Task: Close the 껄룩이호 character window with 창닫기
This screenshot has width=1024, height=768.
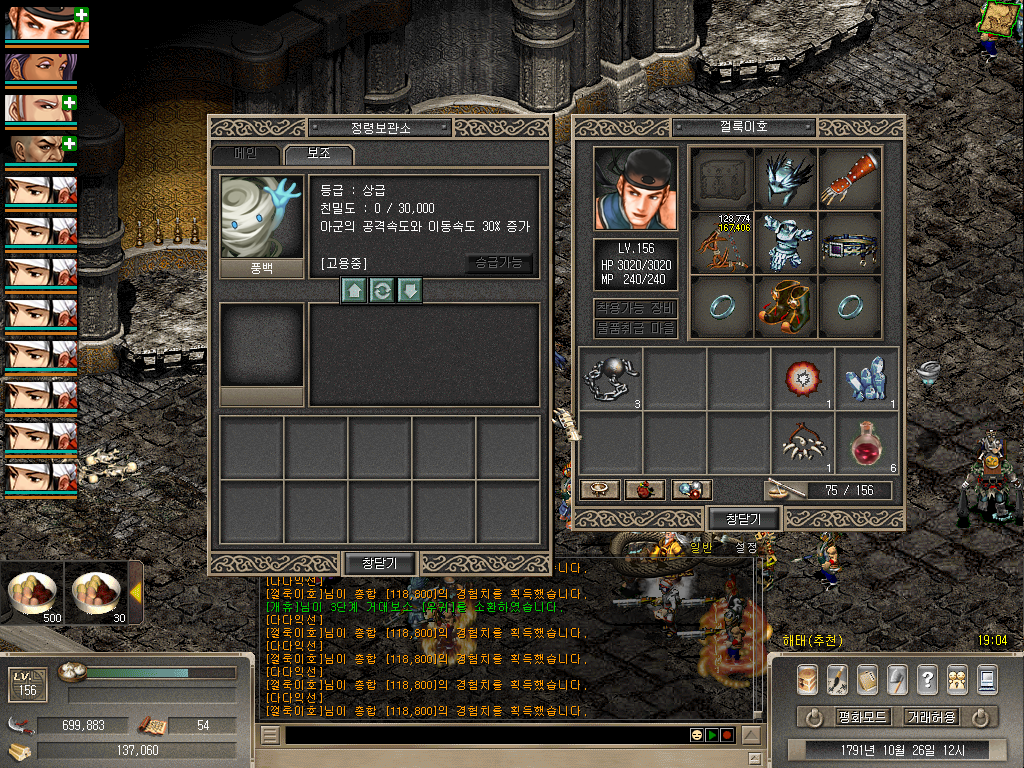Action: [x=743, y=519]
